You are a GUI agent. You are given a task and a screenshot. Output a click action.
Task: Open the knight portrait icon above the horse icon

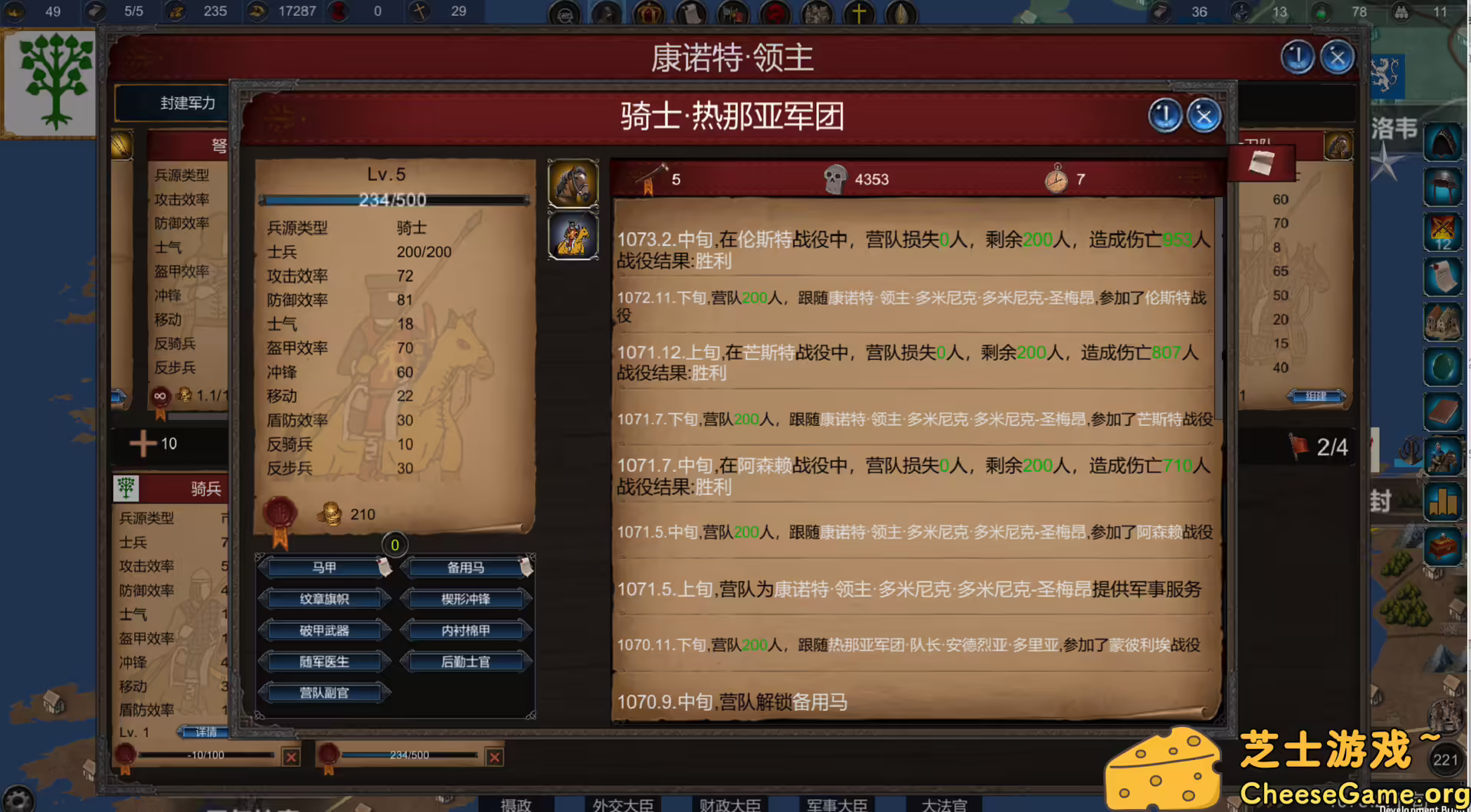point(573,235)
